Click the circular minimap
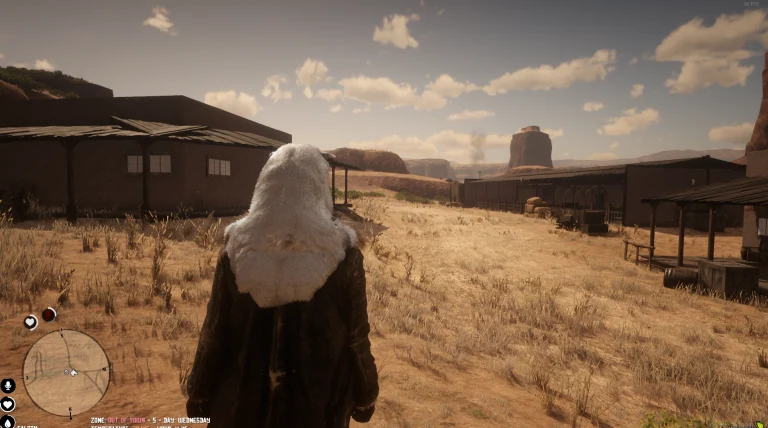This screenshot has height=428, width=768. [x=66, y=372]
